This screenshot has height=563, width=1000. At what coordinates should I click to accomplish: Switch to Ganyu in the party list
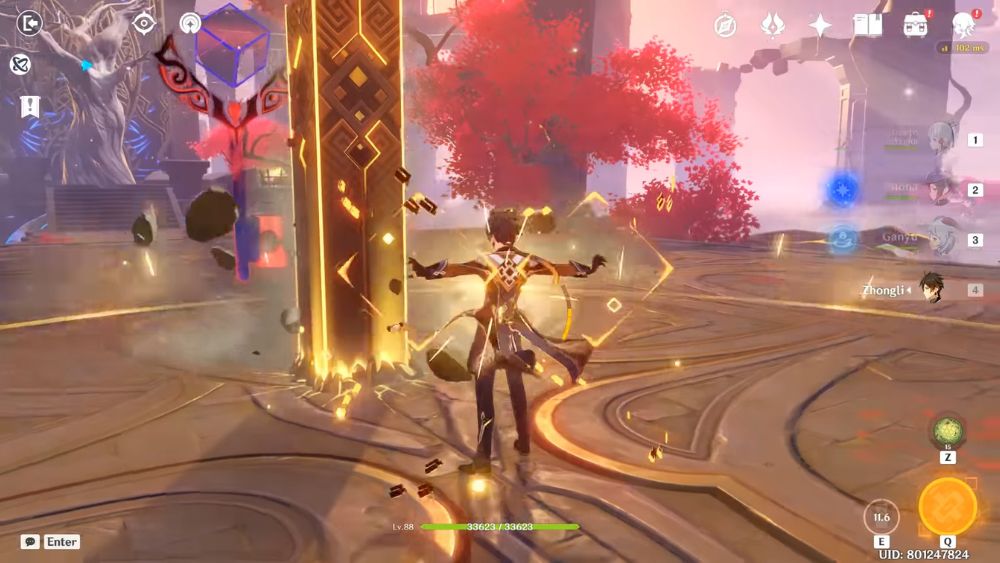click(940, 240)
